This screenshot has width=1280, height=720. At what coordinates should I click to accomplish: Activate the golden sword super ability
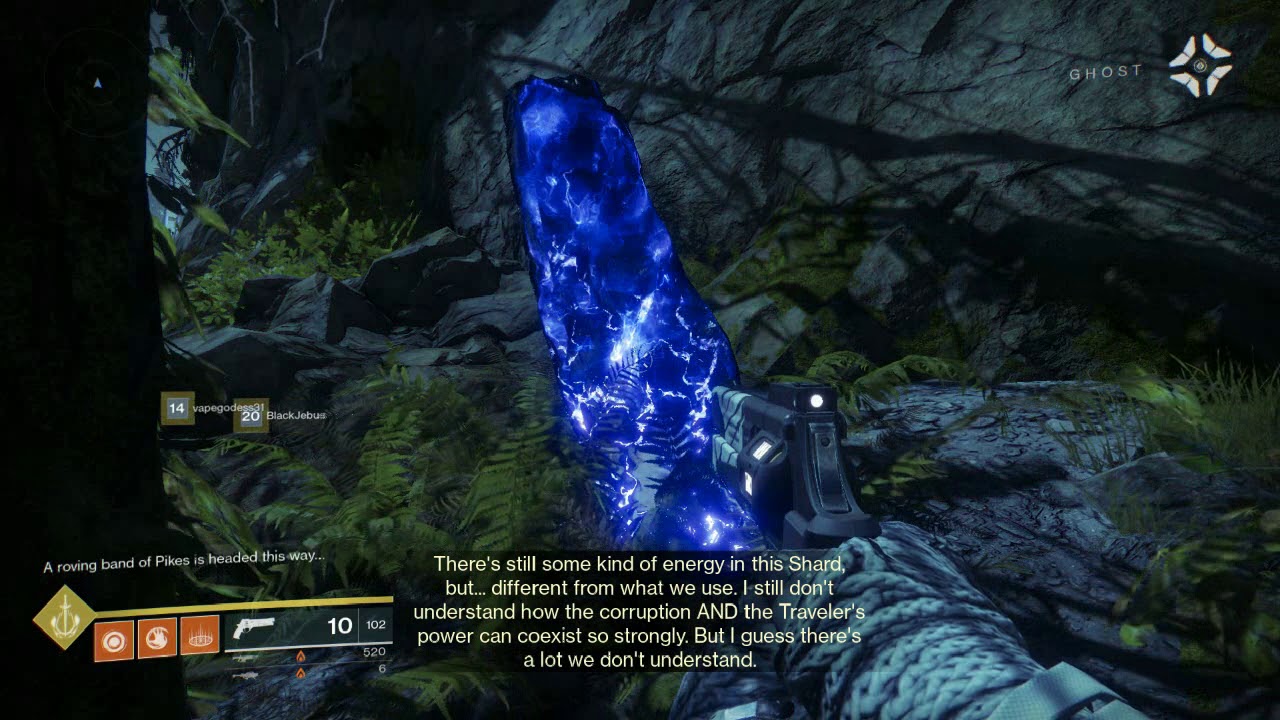tap(64, 617)
